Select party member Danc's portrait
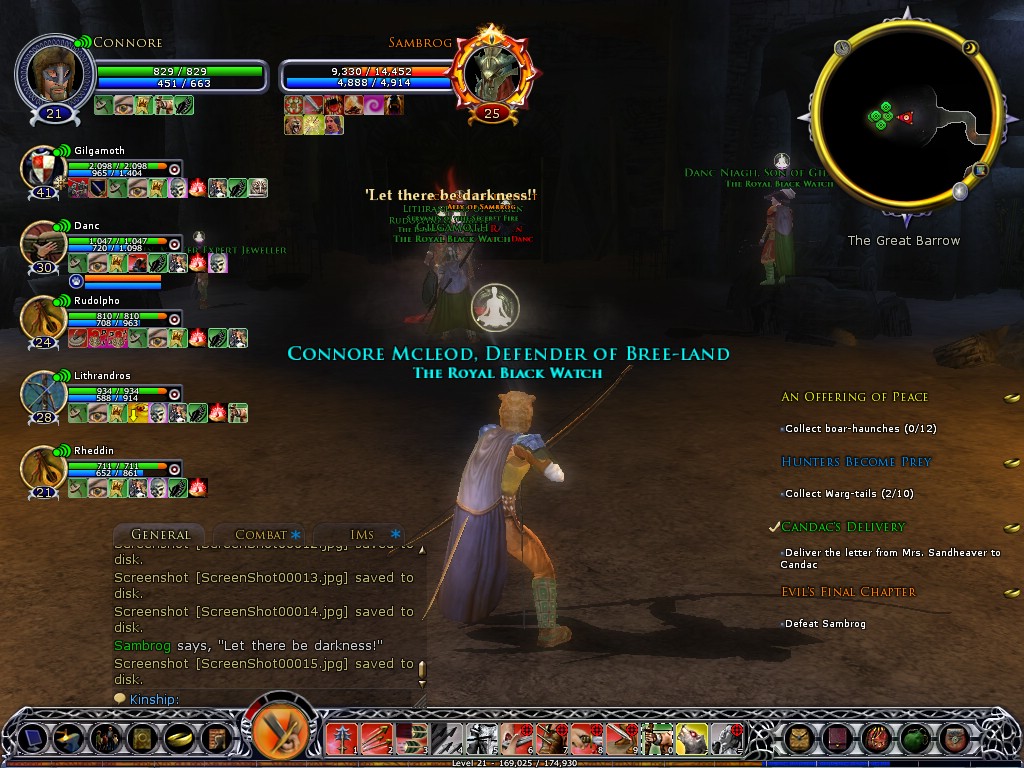This screenshot has width=1024, height=768. tap(43, 245)
